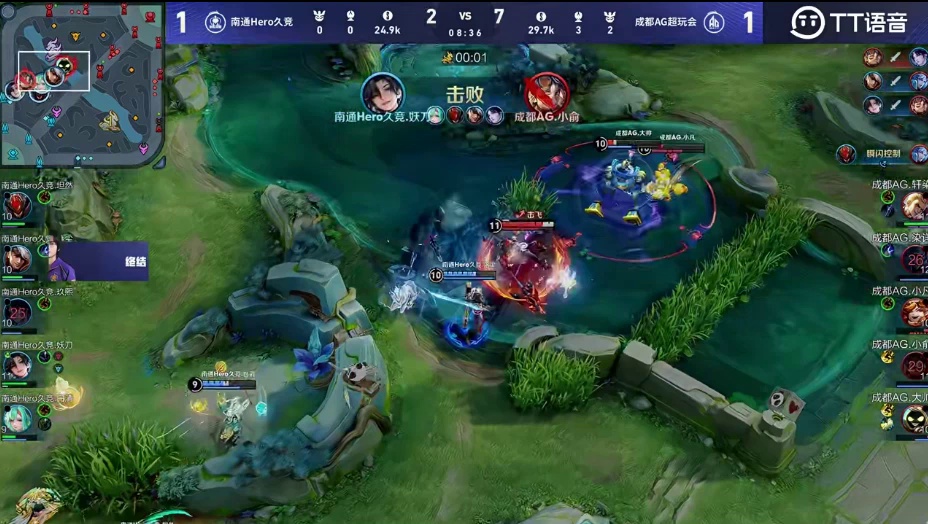Click the 击败 kill announcement banner
Image resolution: width=928 pixels, height=524 pixels.
coord(465,95)
